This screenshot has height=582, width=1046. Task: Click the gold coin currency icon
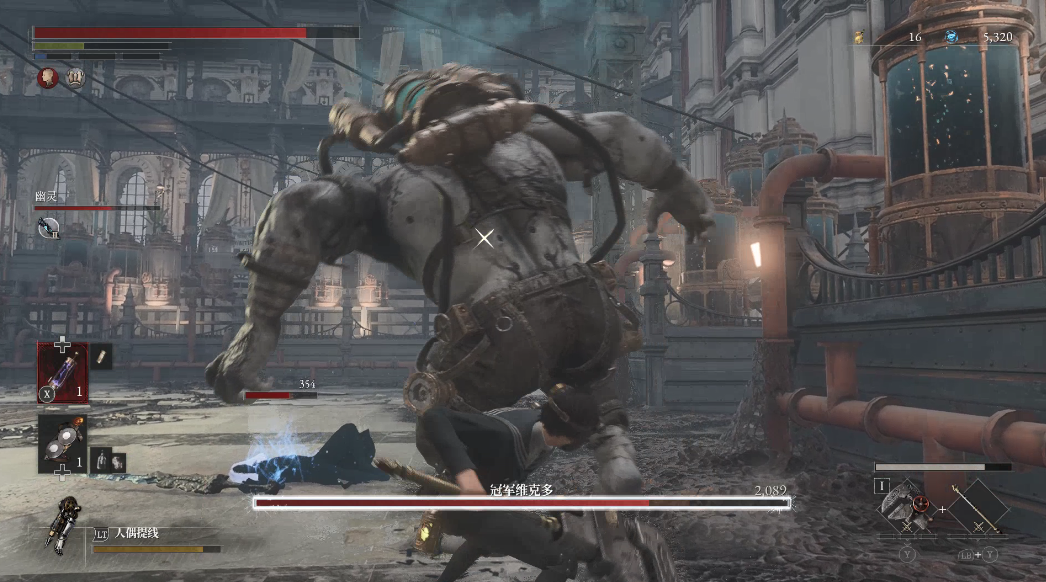pos(858,37)
